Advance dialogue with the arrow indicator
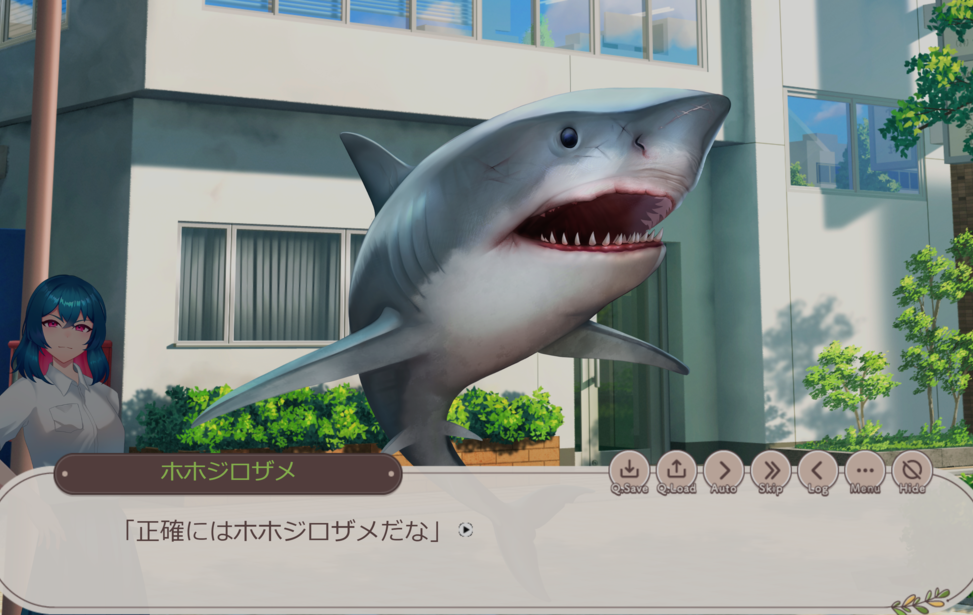Viewport: 973px width, 615px height. coord(466,530)
